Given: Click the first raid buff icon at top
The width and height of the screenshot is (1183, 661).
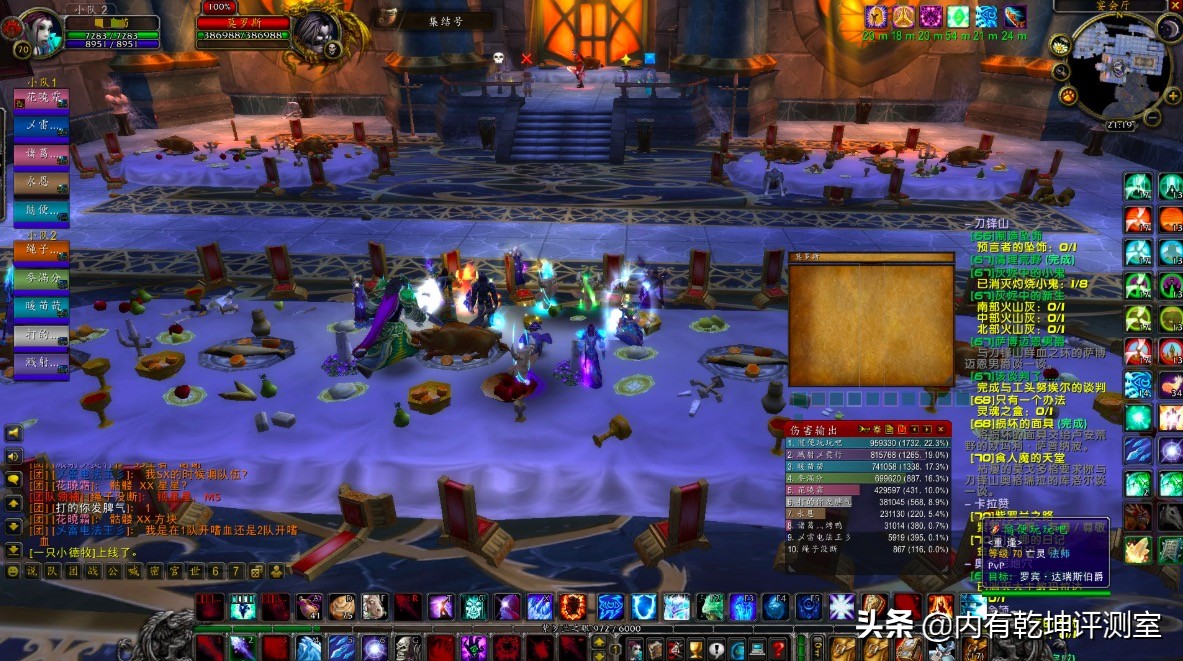Looking at the screenshot, I should (x=876, y=16).
